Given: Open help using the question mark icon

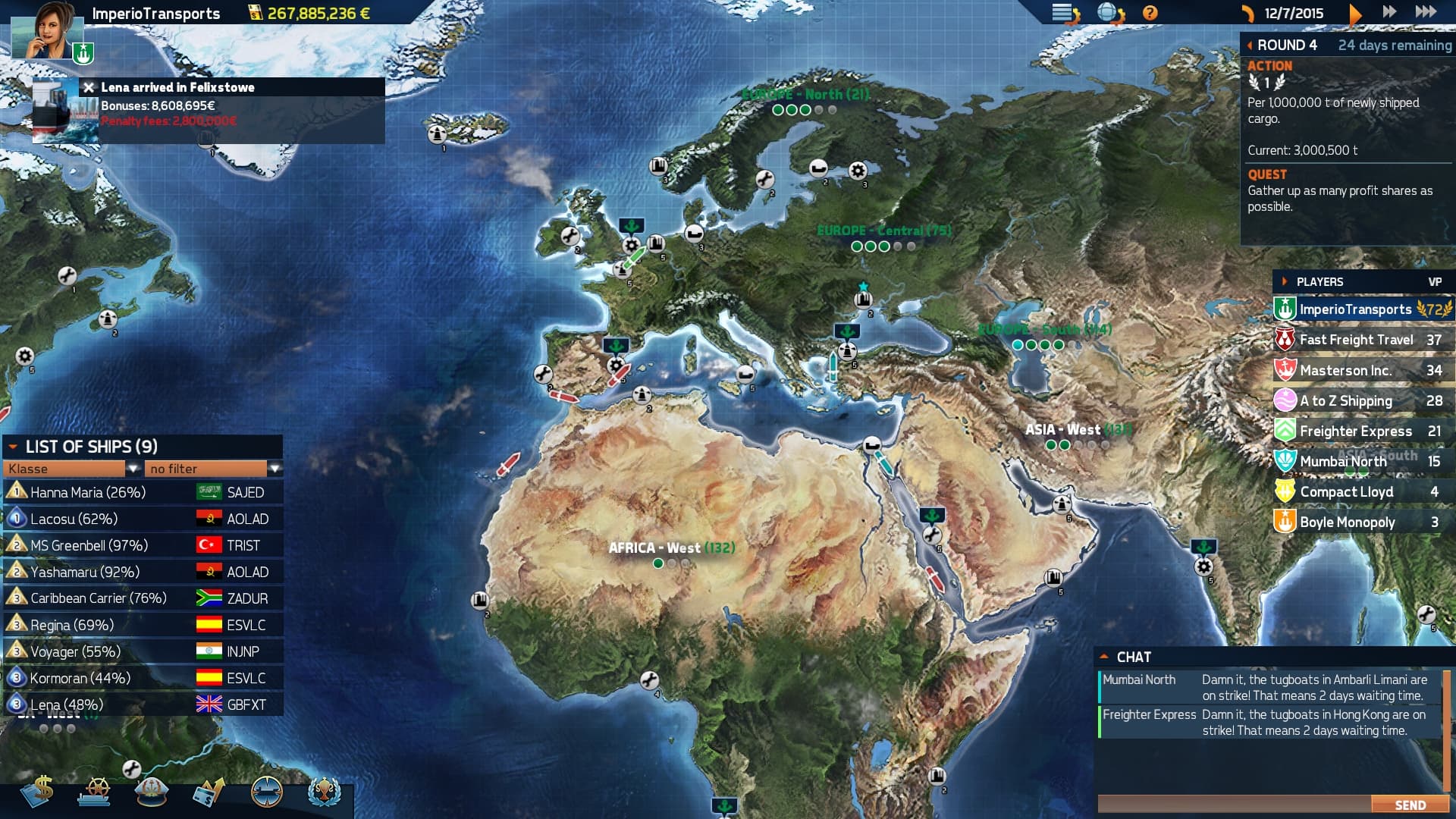Looking at the screenshot, I should click(1150, 12).
